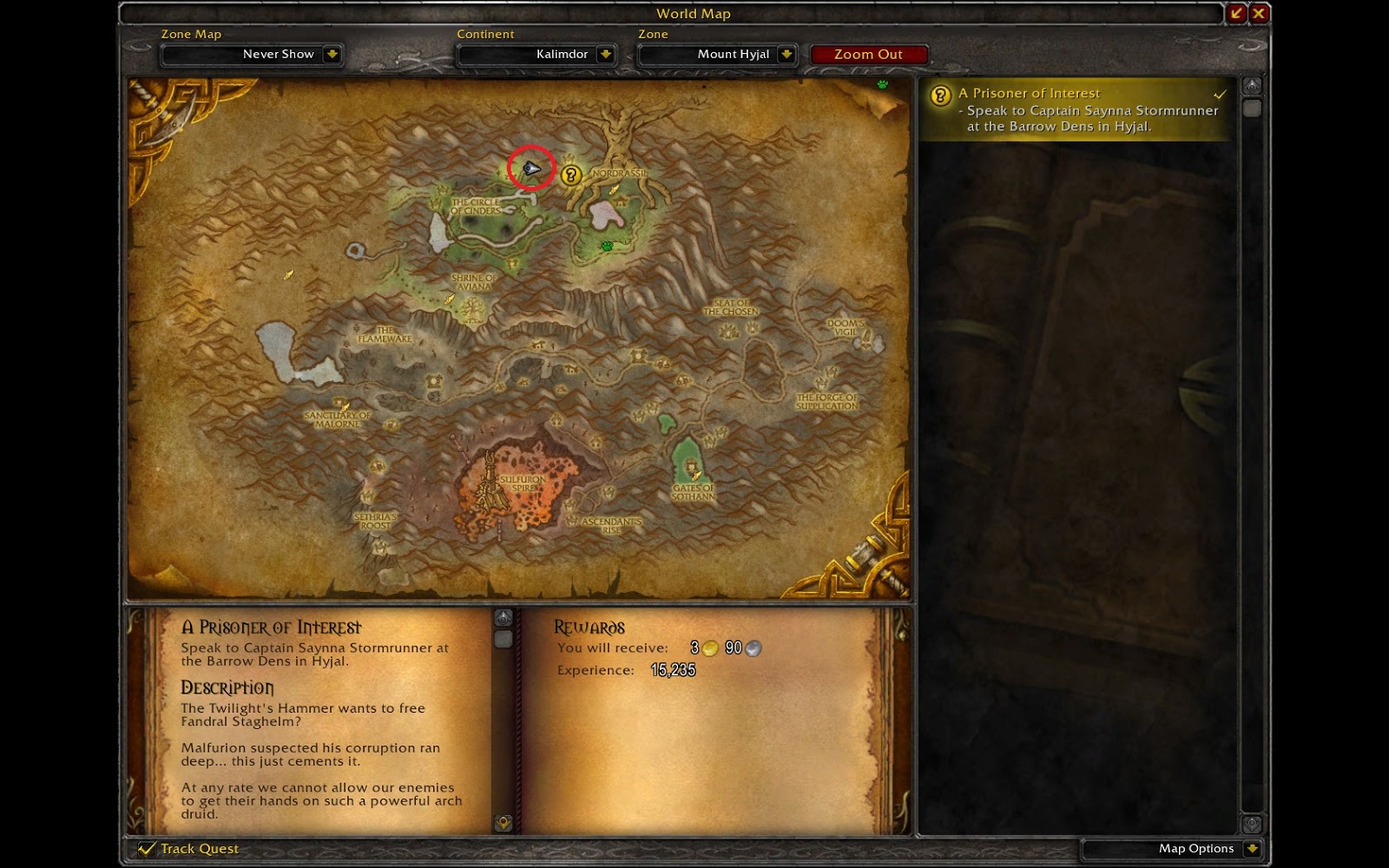Screen dimensions: 1389x868
Task: Click the yellow quest marker near Nordrassil
Action: coord(569,176)
